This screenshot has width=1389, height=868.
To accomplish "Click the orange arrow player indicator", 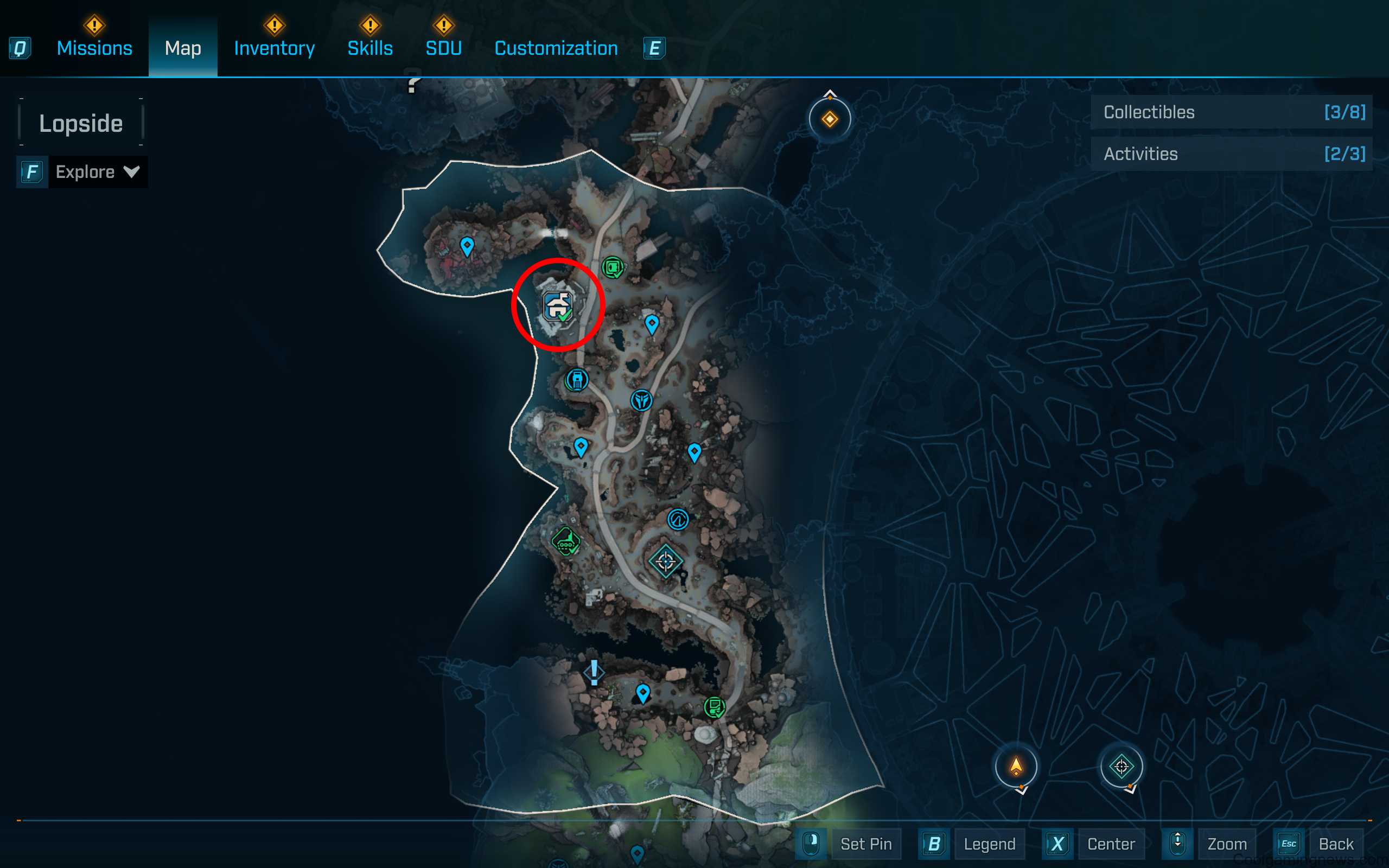I will click(x=1016, y=767).
